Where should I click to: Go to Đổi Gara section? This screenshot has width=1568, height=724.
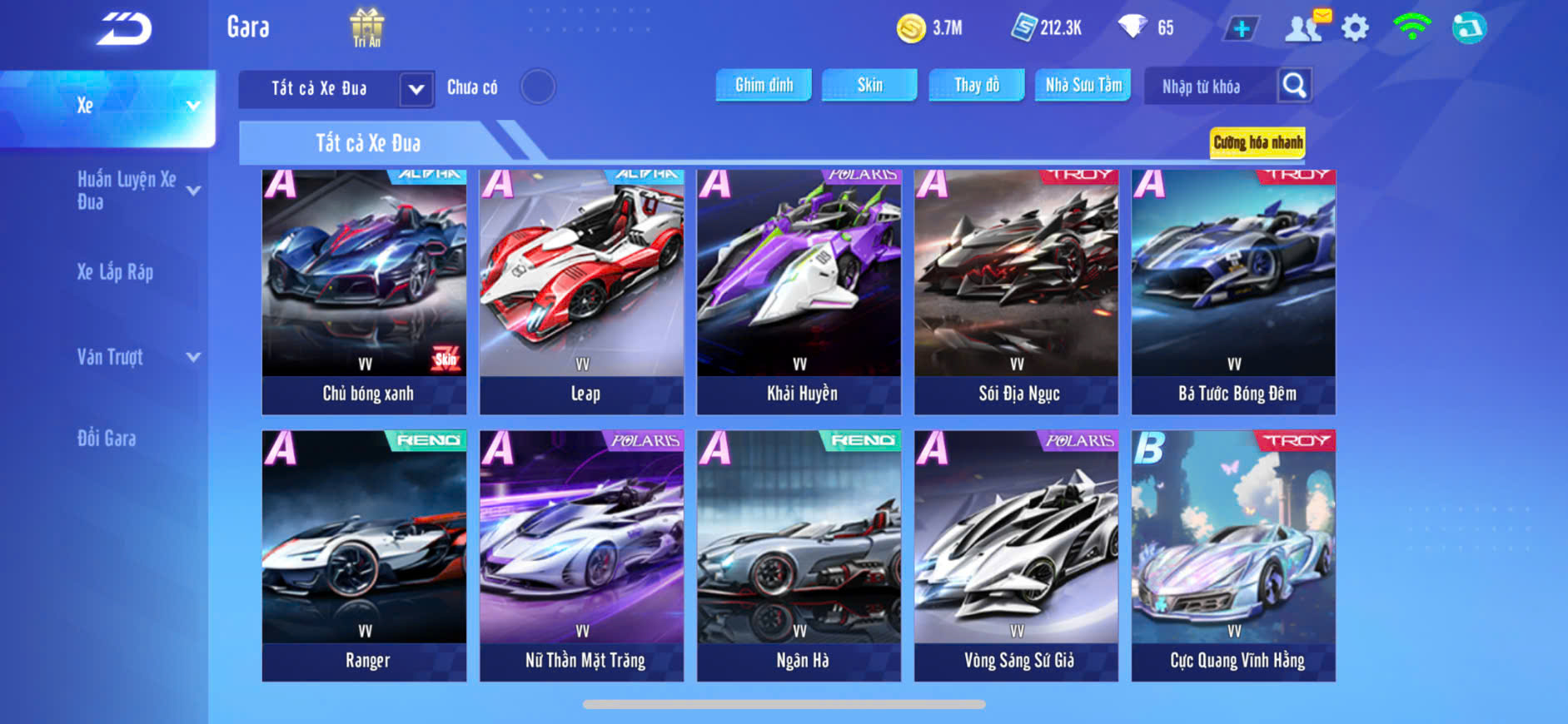(x=107, y=439)
